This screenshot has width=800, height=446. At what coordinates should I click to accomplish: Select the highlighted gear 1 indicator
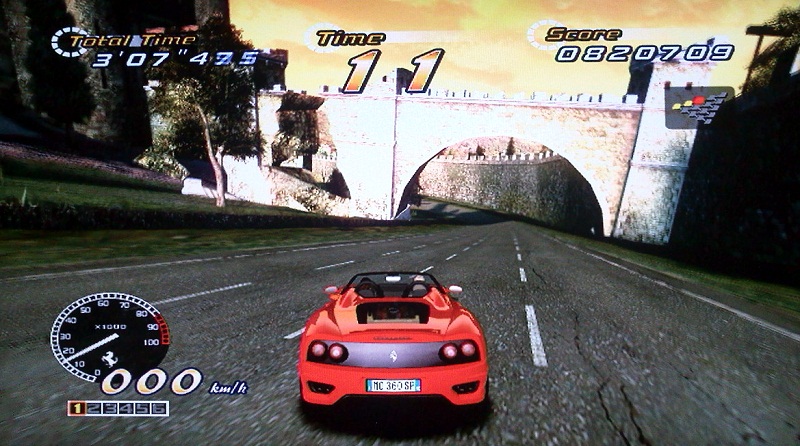coord(75,408)
